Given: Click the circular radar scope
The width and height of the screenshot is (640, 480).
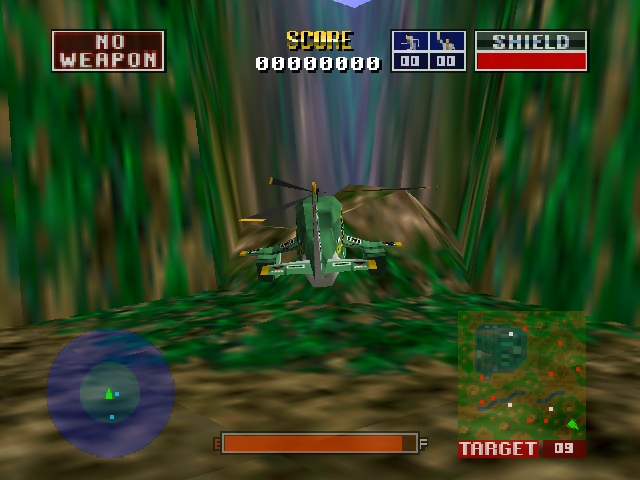Looking at the screenshot, I should tap(110, 392).
